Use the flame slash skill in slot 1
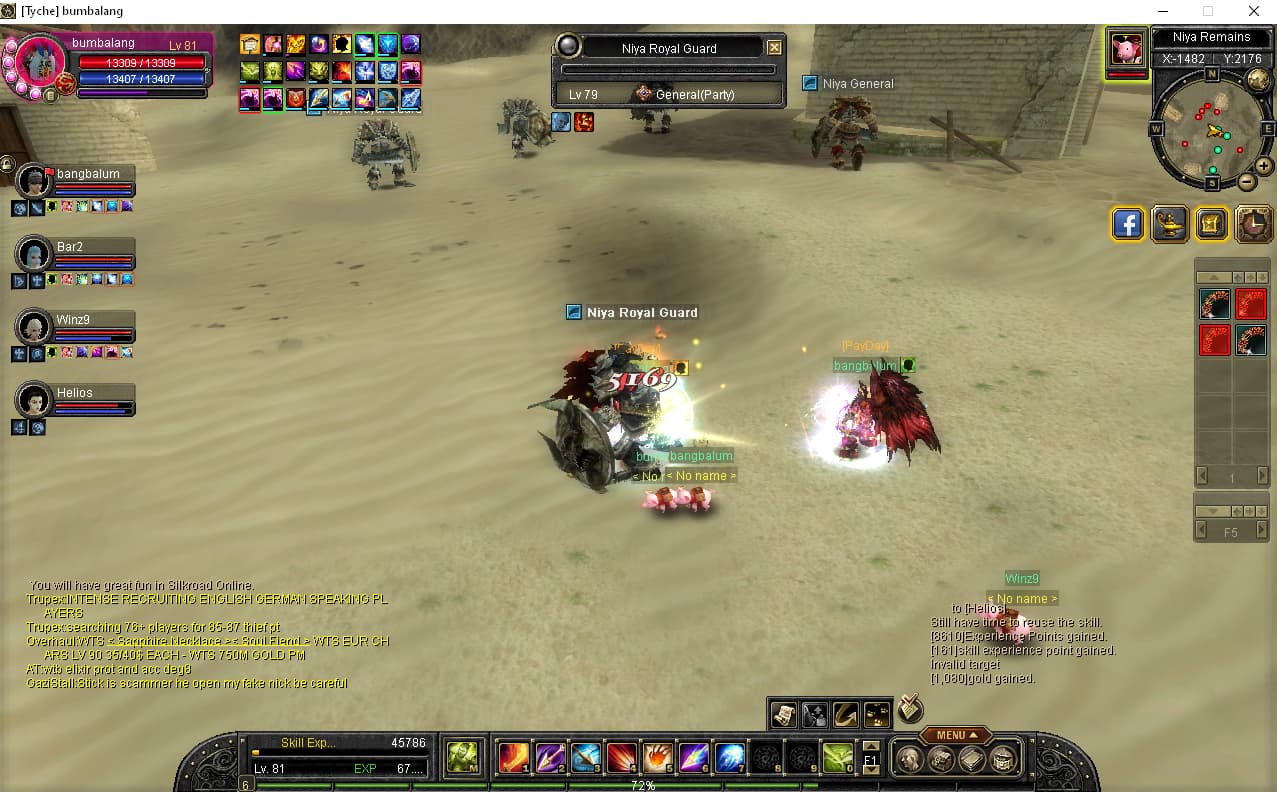The image size is (1277, 792). (514, 758)
